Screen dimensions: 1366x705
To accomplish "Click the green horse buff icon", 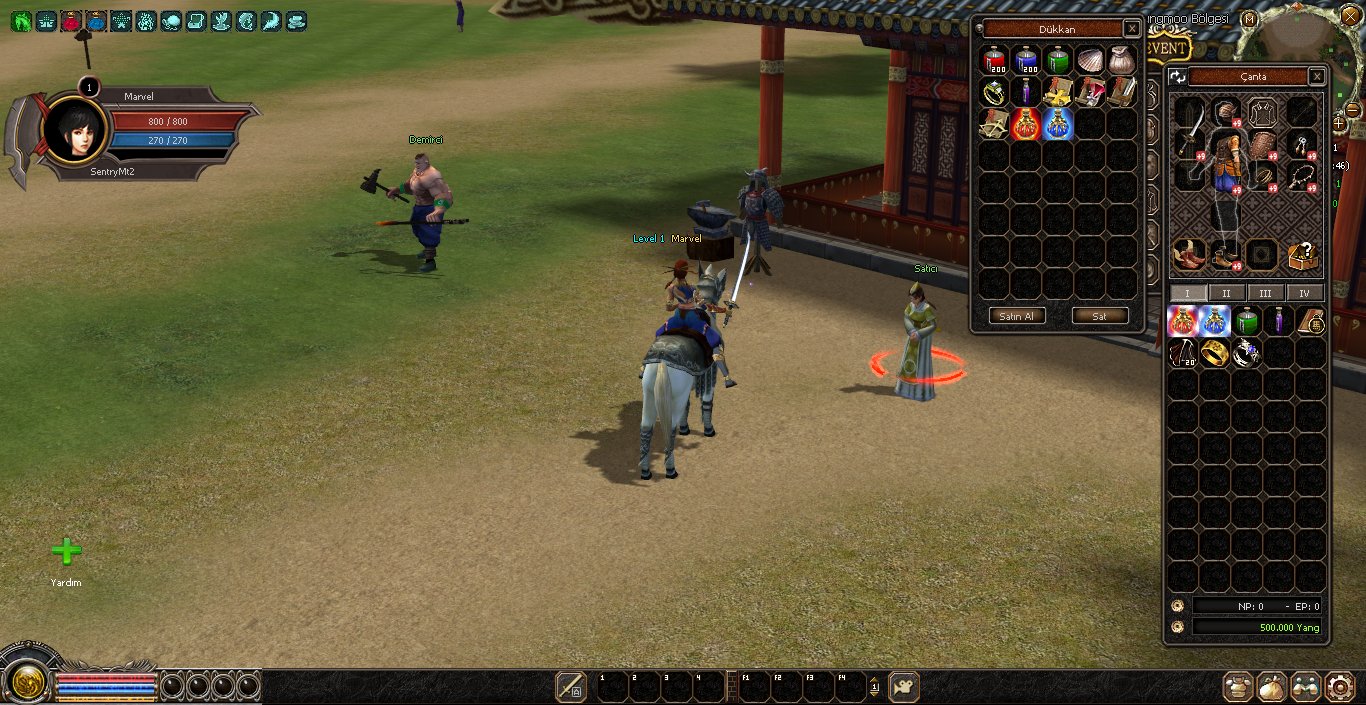I will point(21,21).
